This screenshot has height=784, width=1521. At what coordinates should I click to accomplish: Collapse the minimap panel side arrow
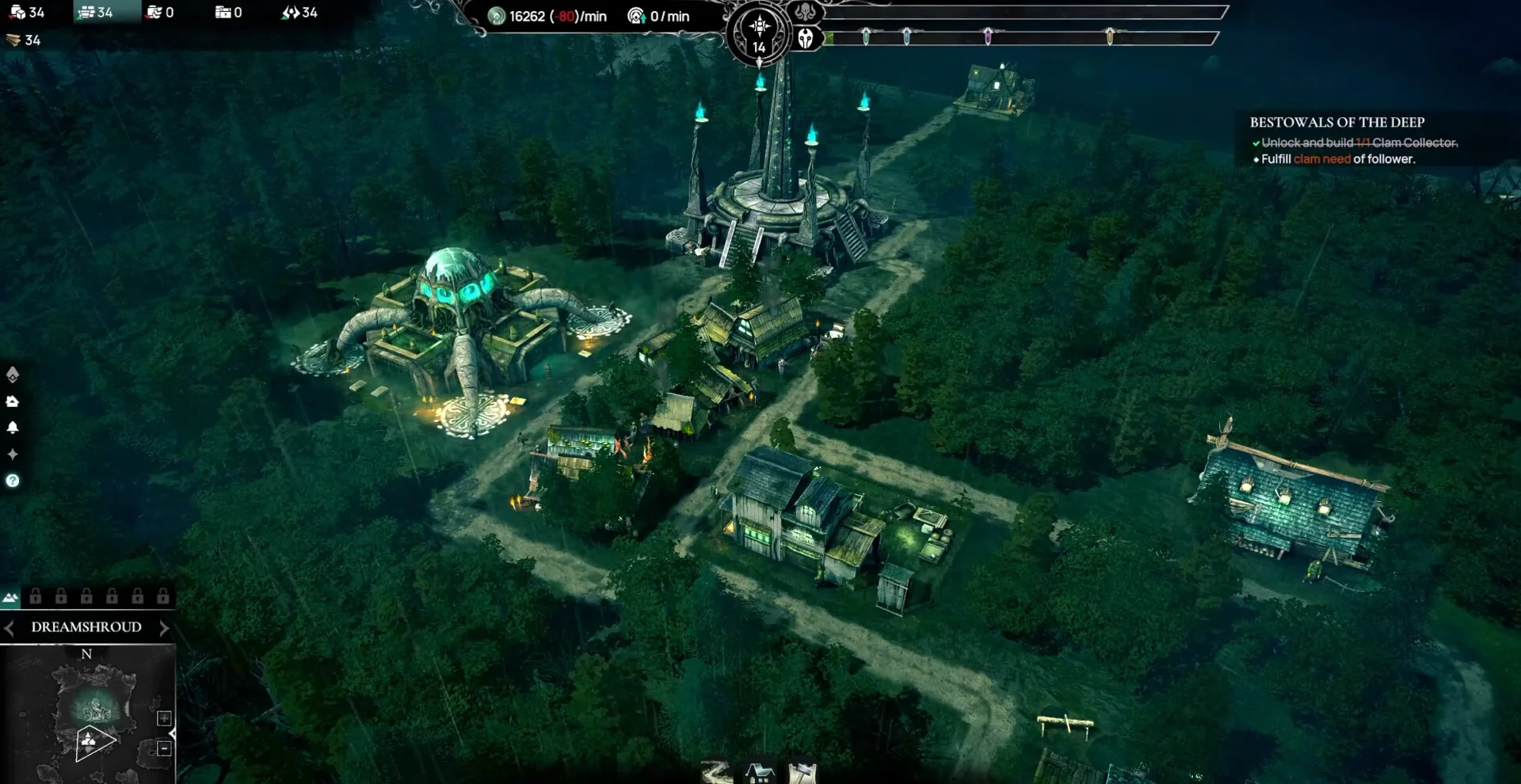pyautogui.click(x=173, y=733)
